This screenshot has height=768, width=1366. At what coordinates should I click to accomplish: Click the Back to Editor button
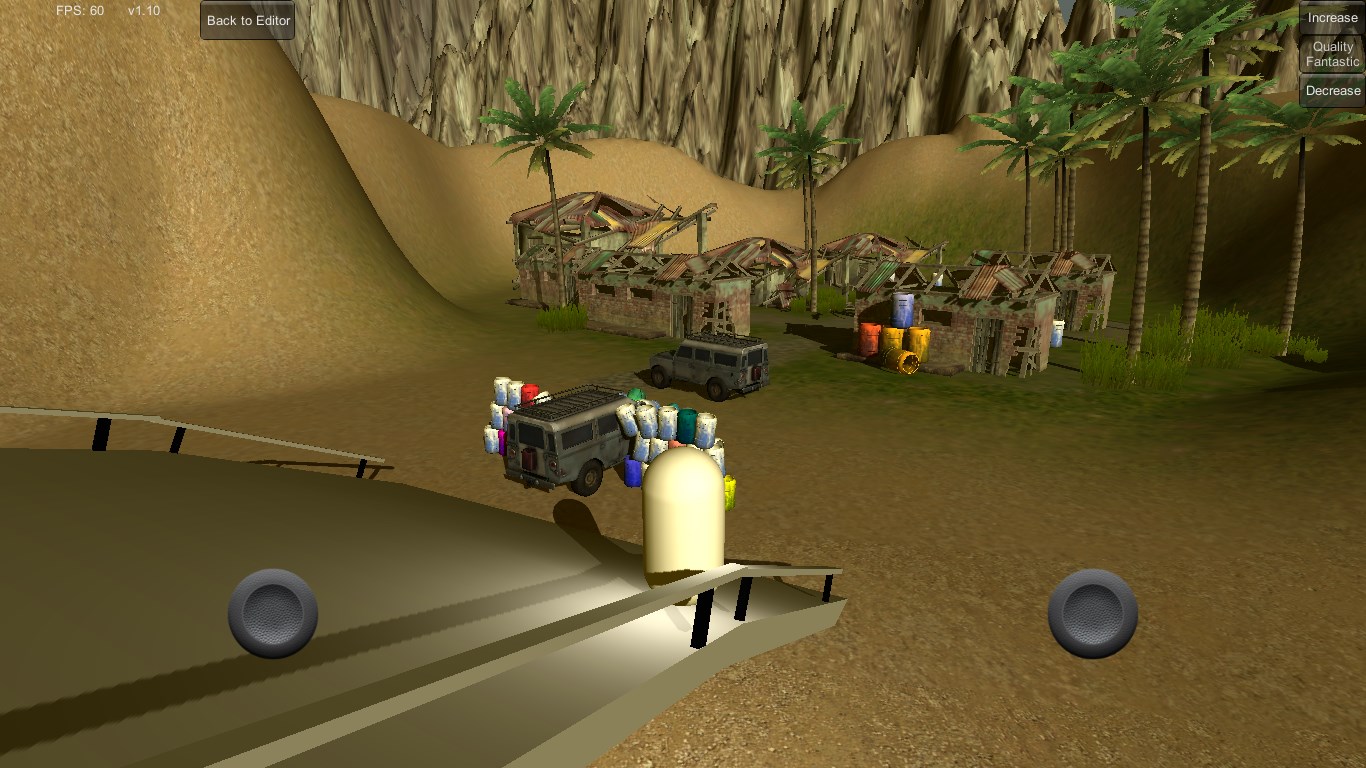(x=248, y=20)
